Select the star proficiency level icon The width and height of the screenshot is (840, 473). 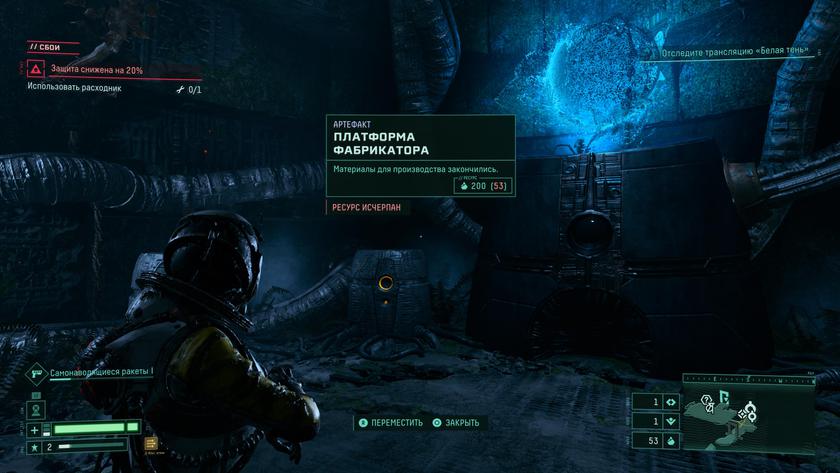(35, 445)
